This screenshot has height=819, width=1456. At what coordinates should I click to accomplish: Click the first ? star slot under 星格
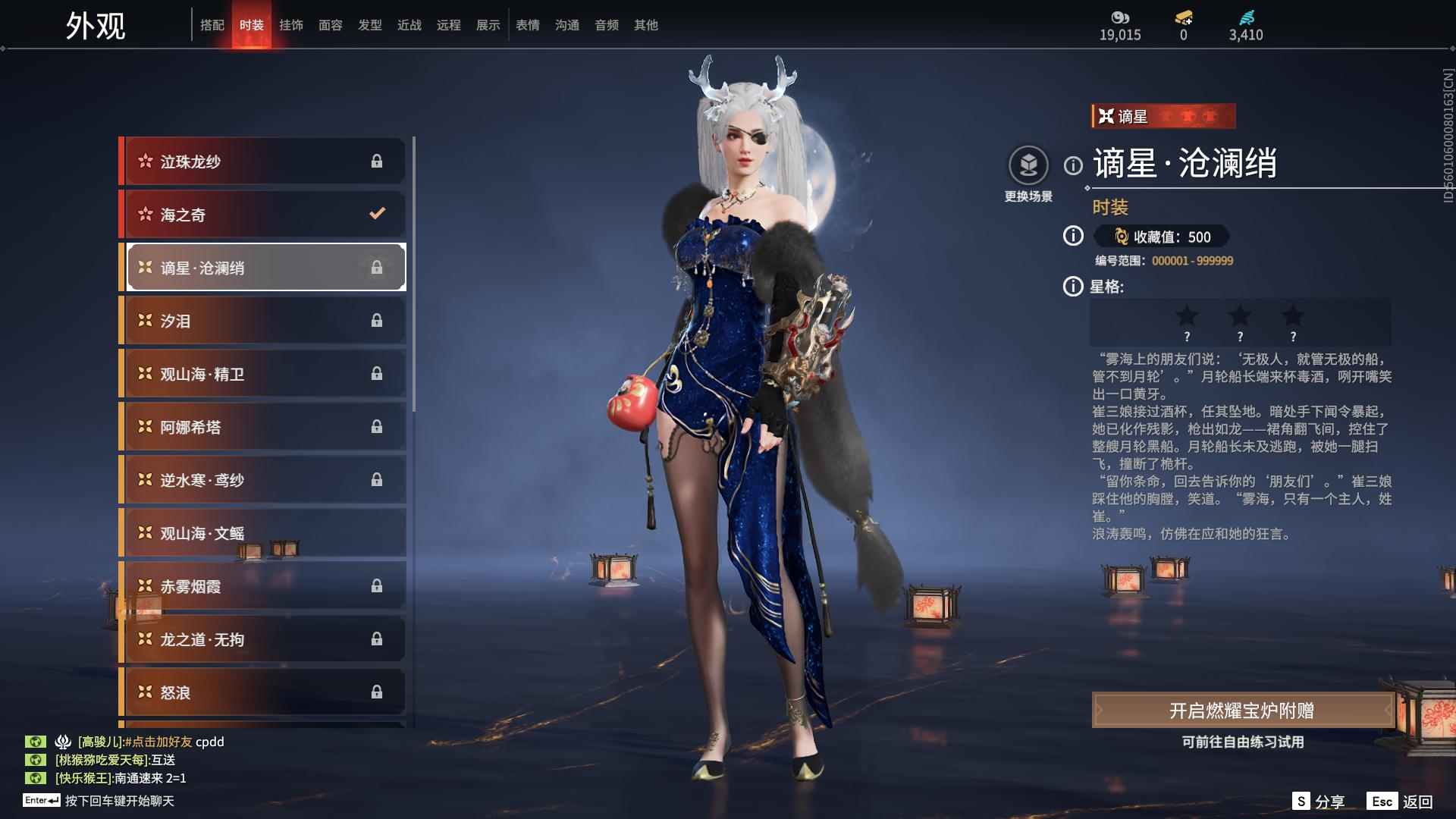[x=1187, y=322]
